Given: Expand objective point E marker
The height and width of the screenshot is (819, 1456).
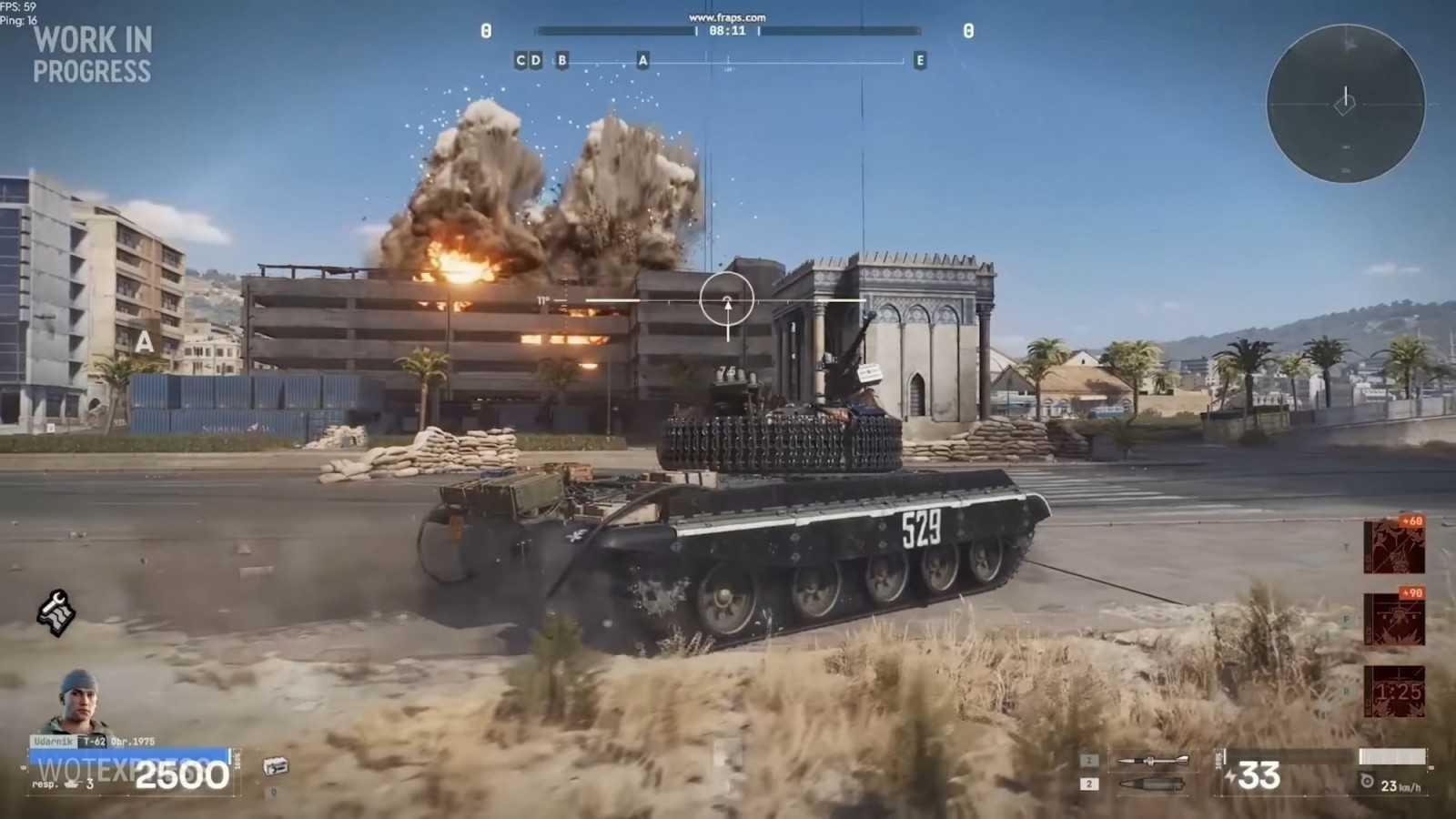Looking at the screenshot, I should tap(919, 60).
